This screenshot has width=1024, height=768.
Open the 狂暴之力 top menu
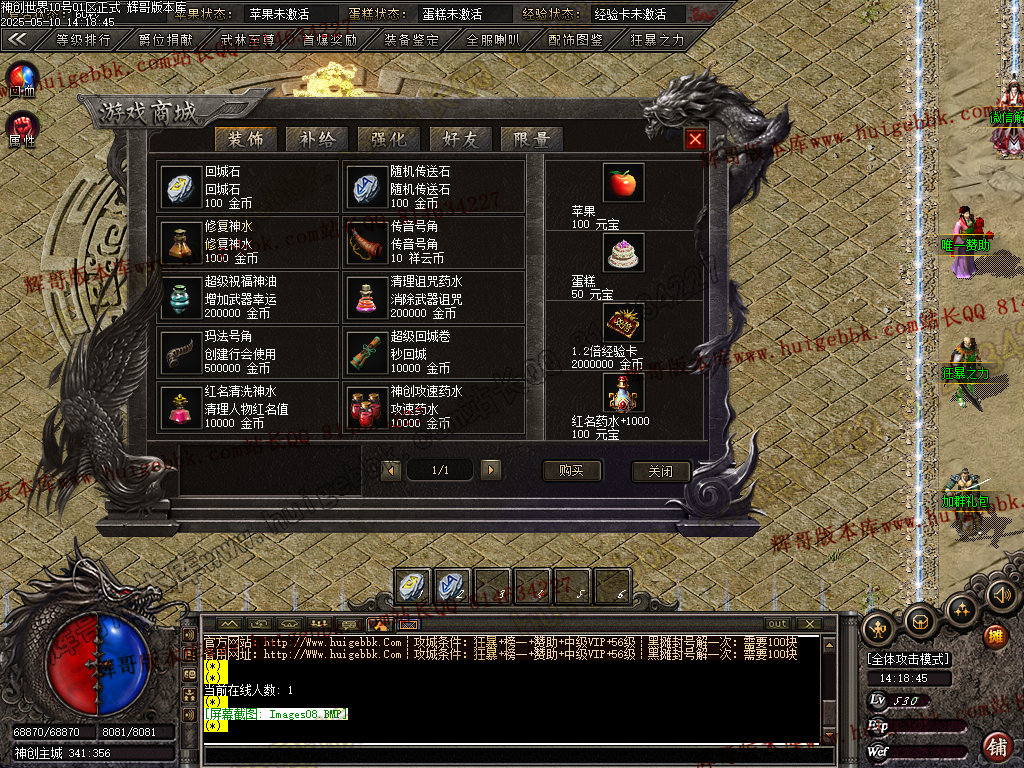(x=657, y=40)
